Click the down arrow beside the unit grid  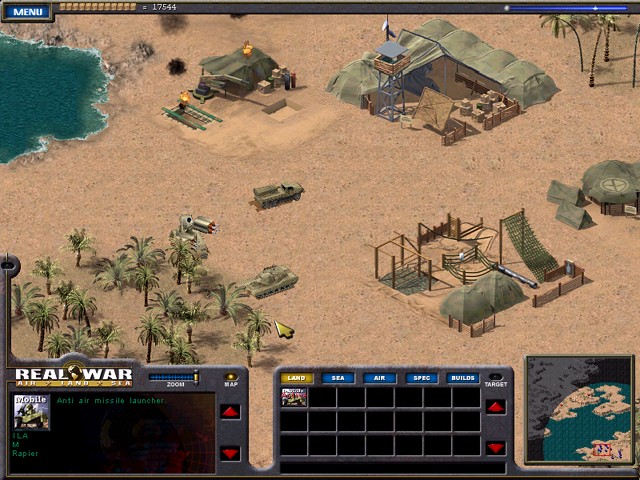tap(495, 447)
